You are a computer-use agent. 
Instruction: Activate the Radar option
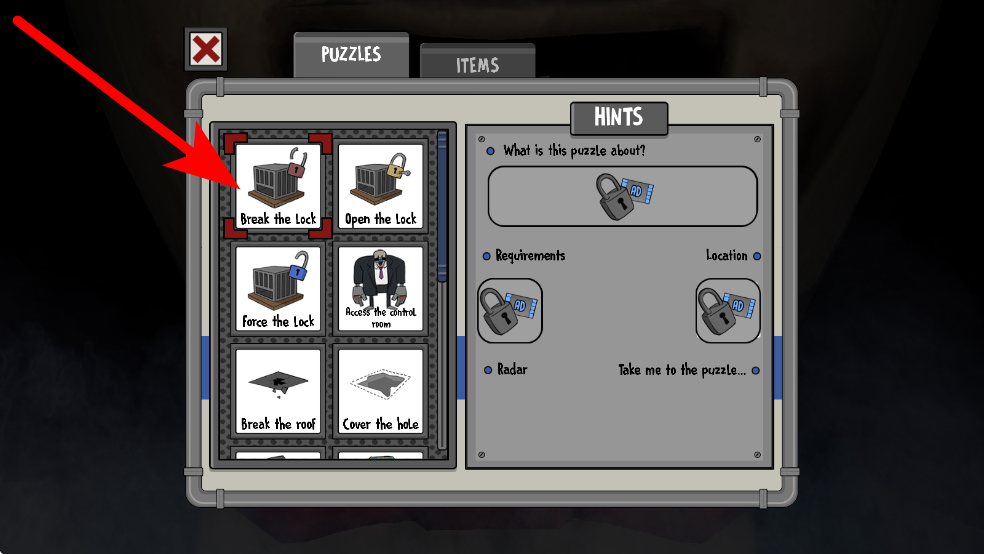[x=511, y=370]
